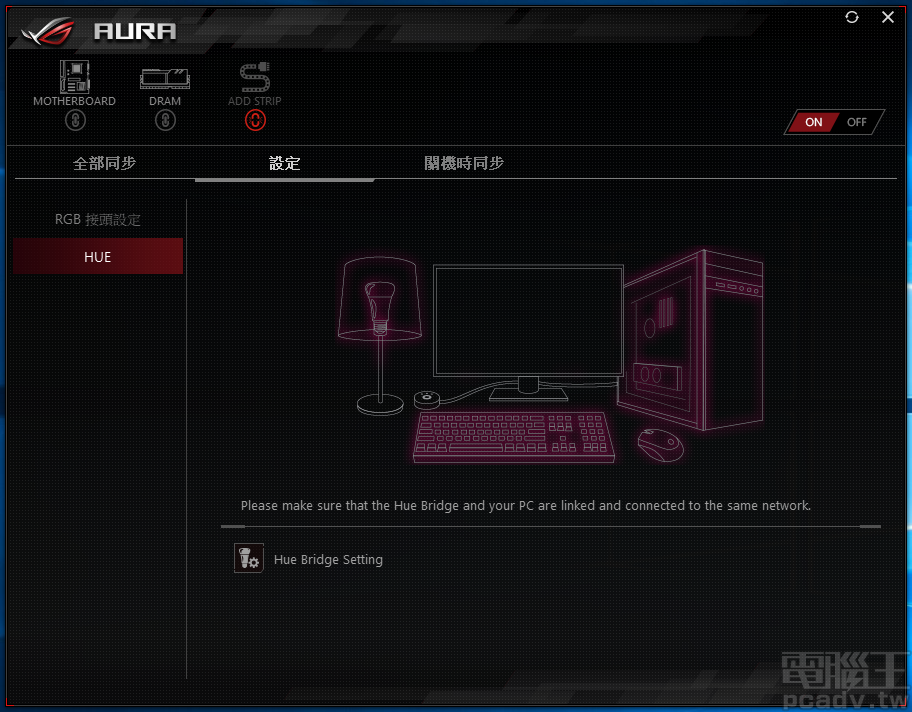Select the Motherboard device icon

coord(74,77)
